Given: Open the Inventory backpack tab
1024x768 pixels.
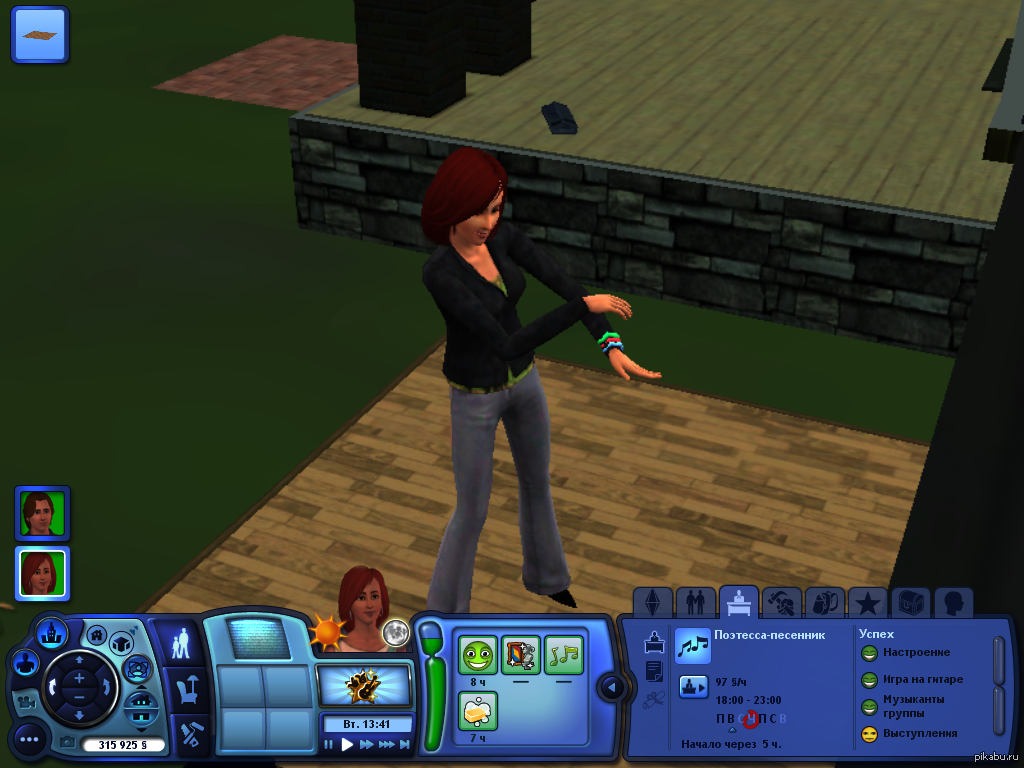Looking at the screenshot, I should tap(824, 603).
